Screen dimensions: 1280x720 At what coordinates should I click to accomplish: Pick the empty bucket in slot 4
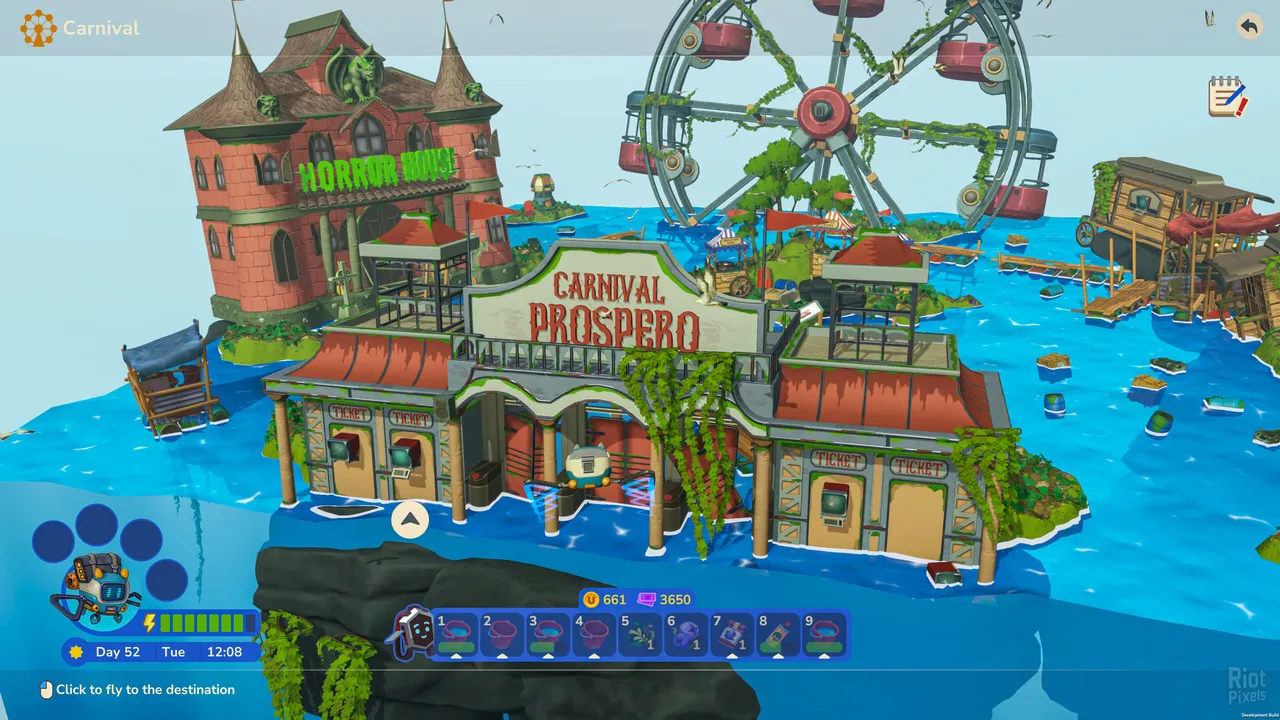coord(594,635)
